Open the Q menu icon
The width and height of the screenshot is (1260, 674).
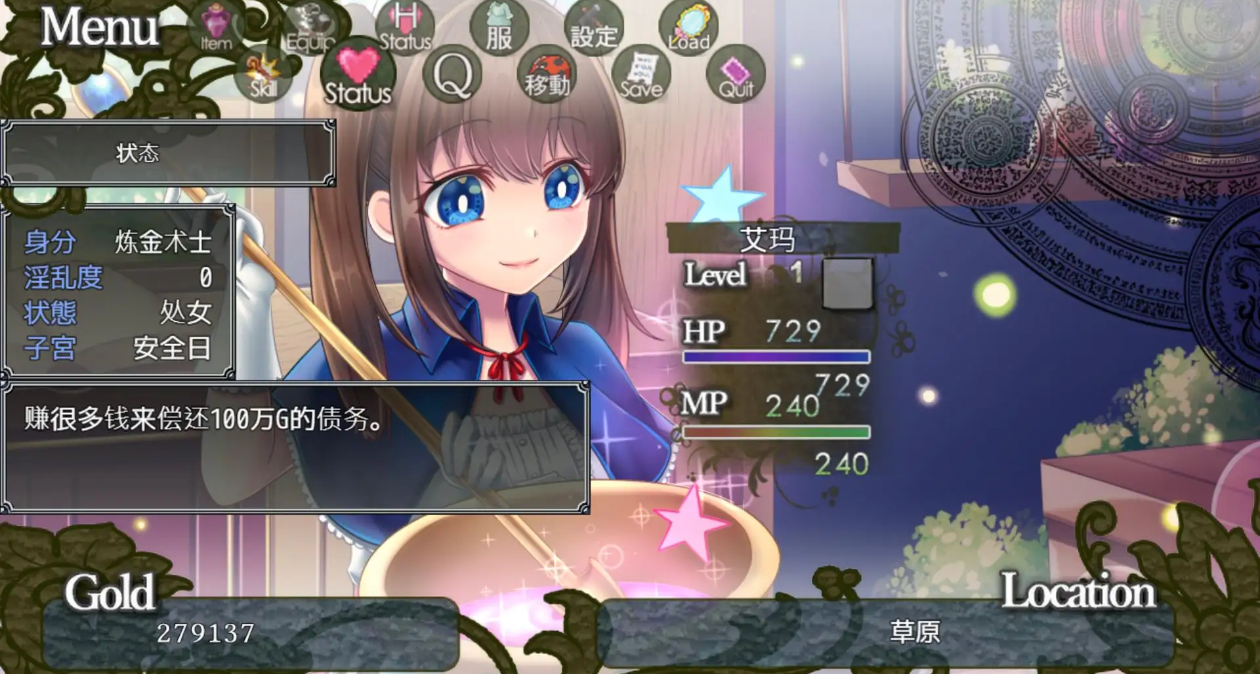(453, 74)
